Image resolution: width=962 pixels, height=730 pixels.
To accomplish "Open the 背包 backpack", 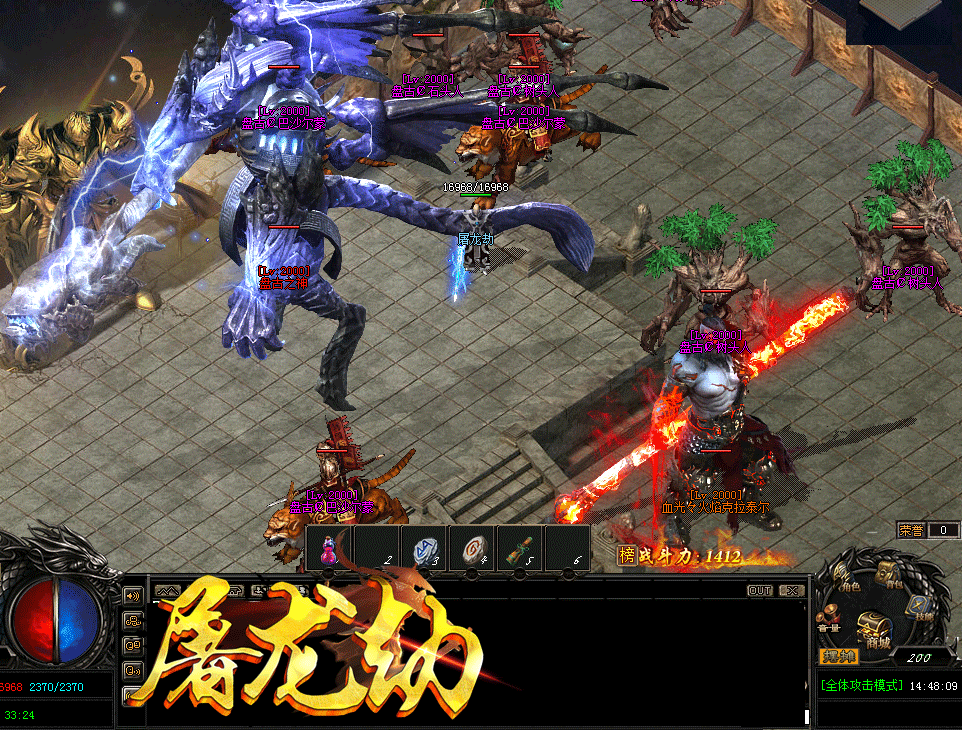I will pyautogui.click(x=889, y=575).
